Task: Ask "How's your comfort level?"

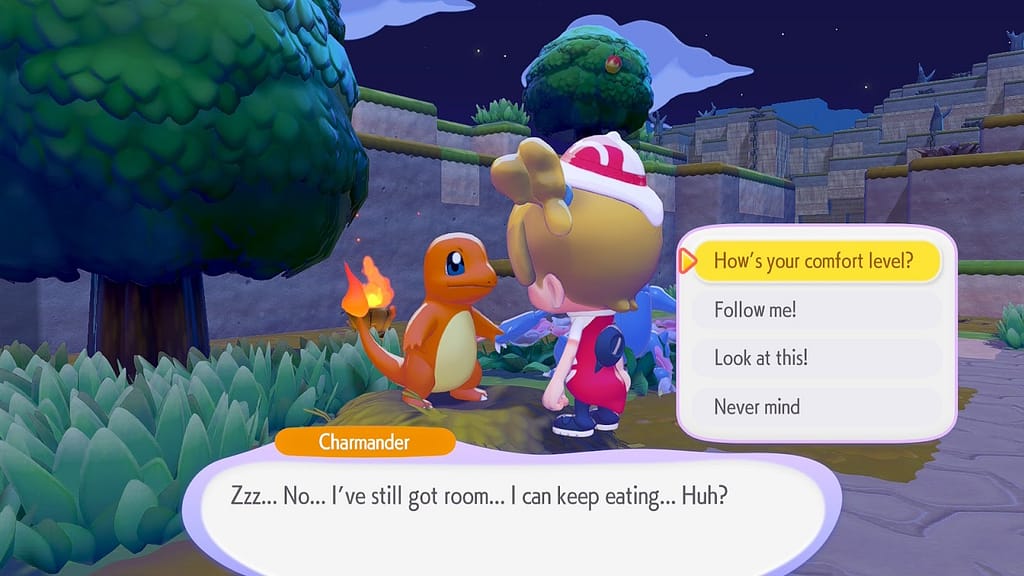Action: [814, 262]
